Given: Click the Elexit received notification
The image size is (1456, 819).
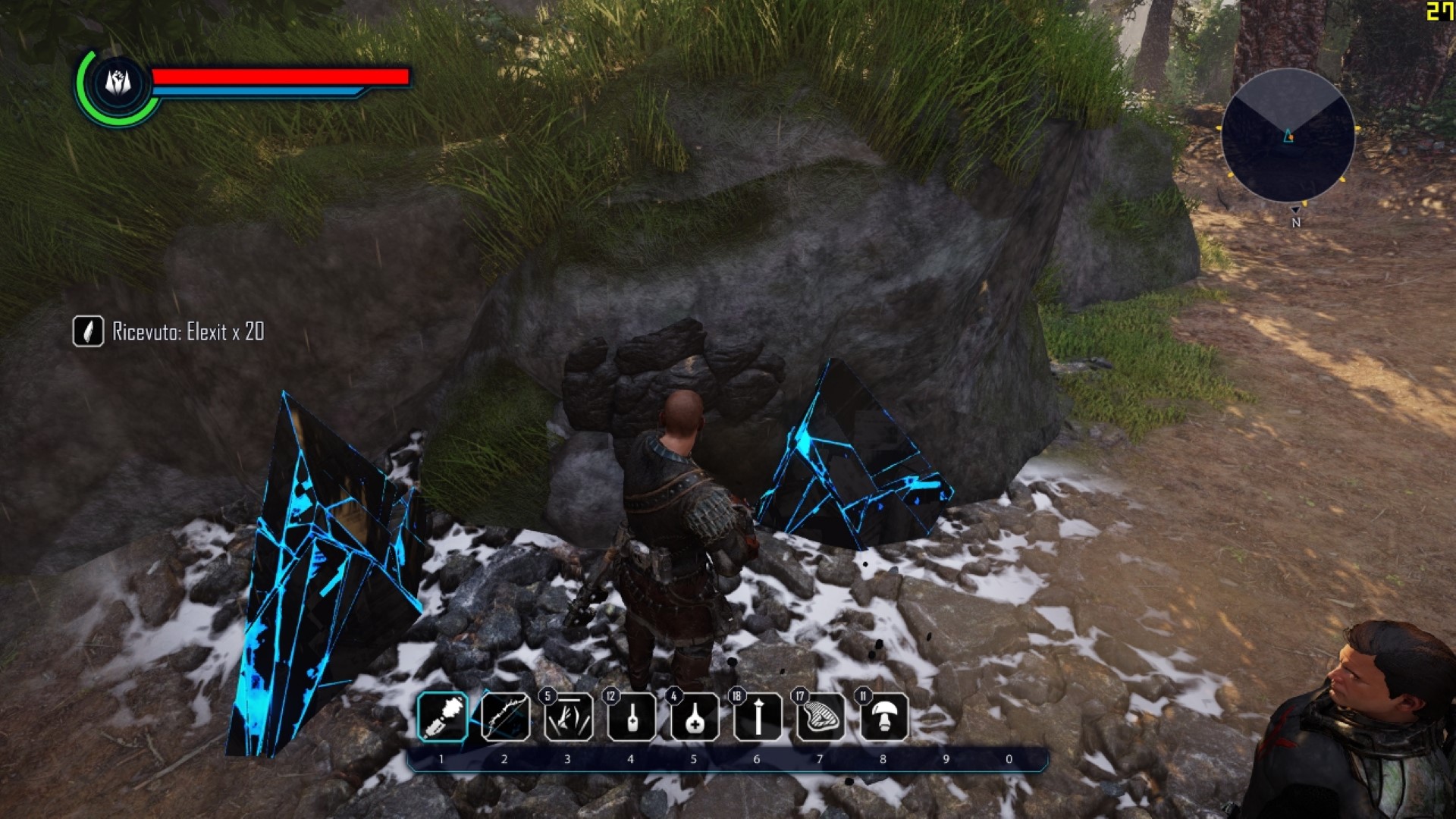Looking at the screenshot, I should [x=169, y=331].
